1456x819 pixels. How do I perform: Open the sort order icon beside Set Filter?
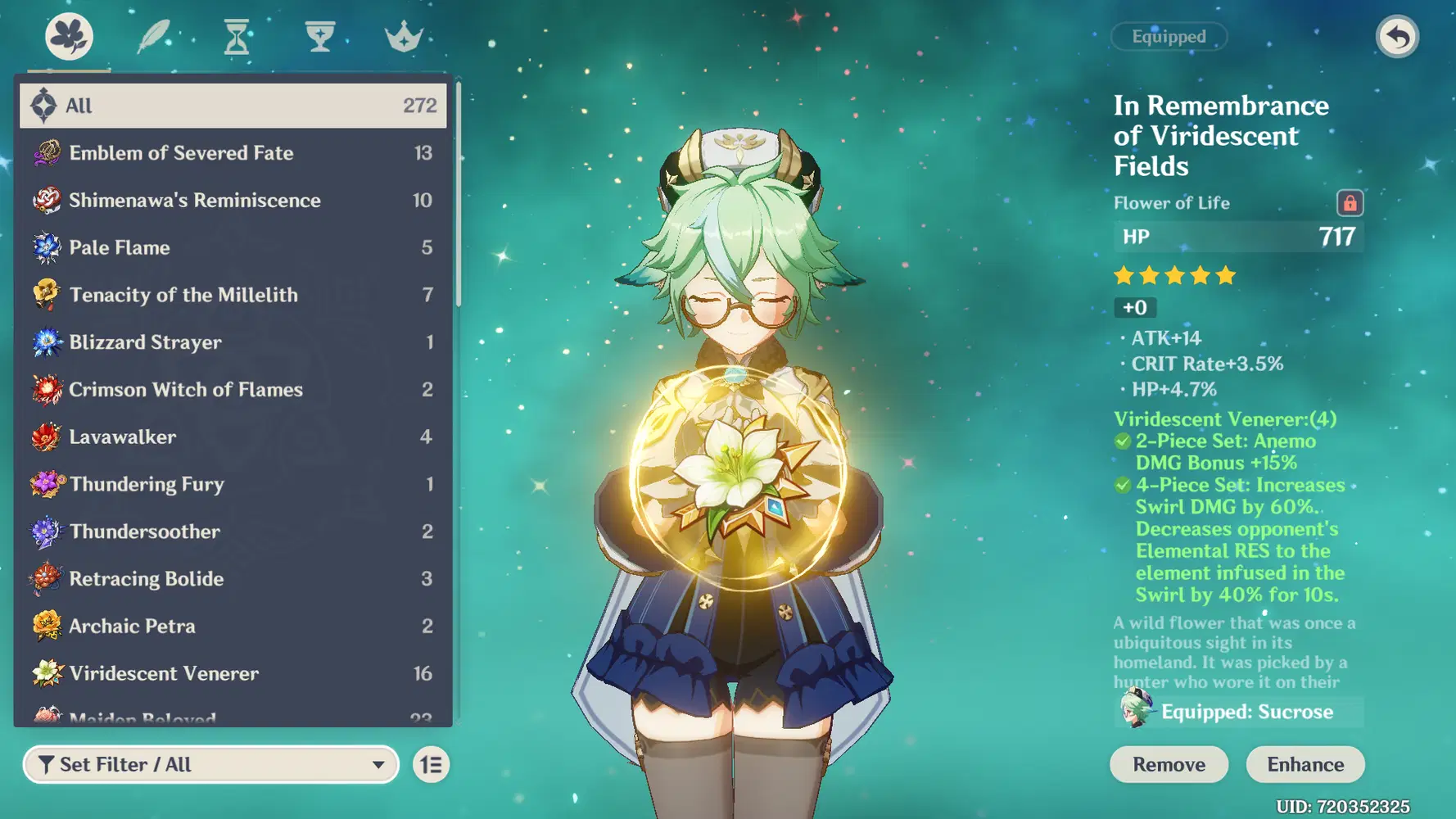(x=431, y=764)
